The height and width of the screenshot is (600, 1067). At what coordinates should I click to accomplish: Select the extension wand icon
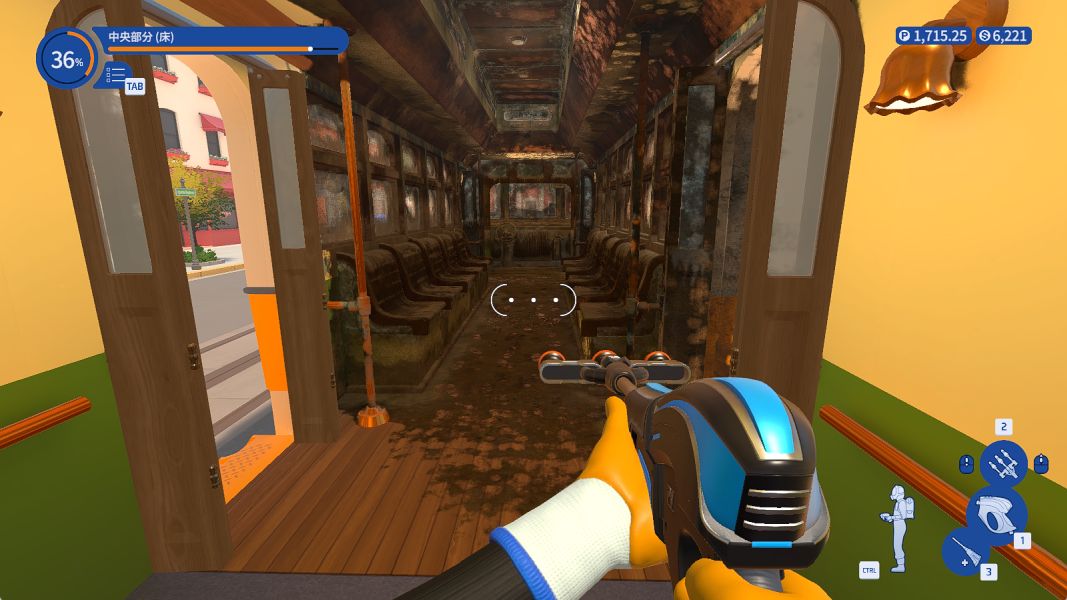click(965, 553)
